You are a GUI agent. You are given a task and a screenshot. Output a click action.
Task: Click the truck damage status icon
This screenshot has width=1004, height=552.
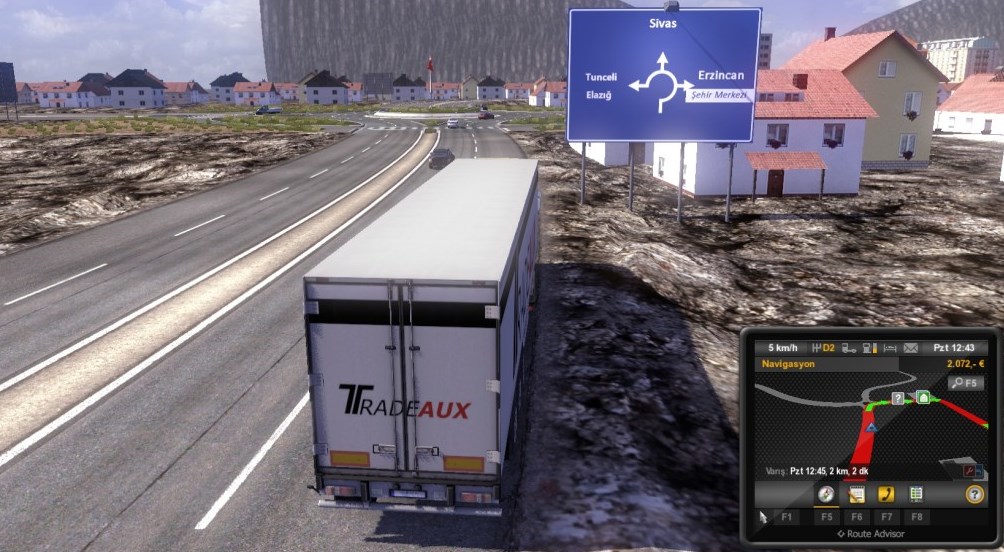(x=849, y=348)
